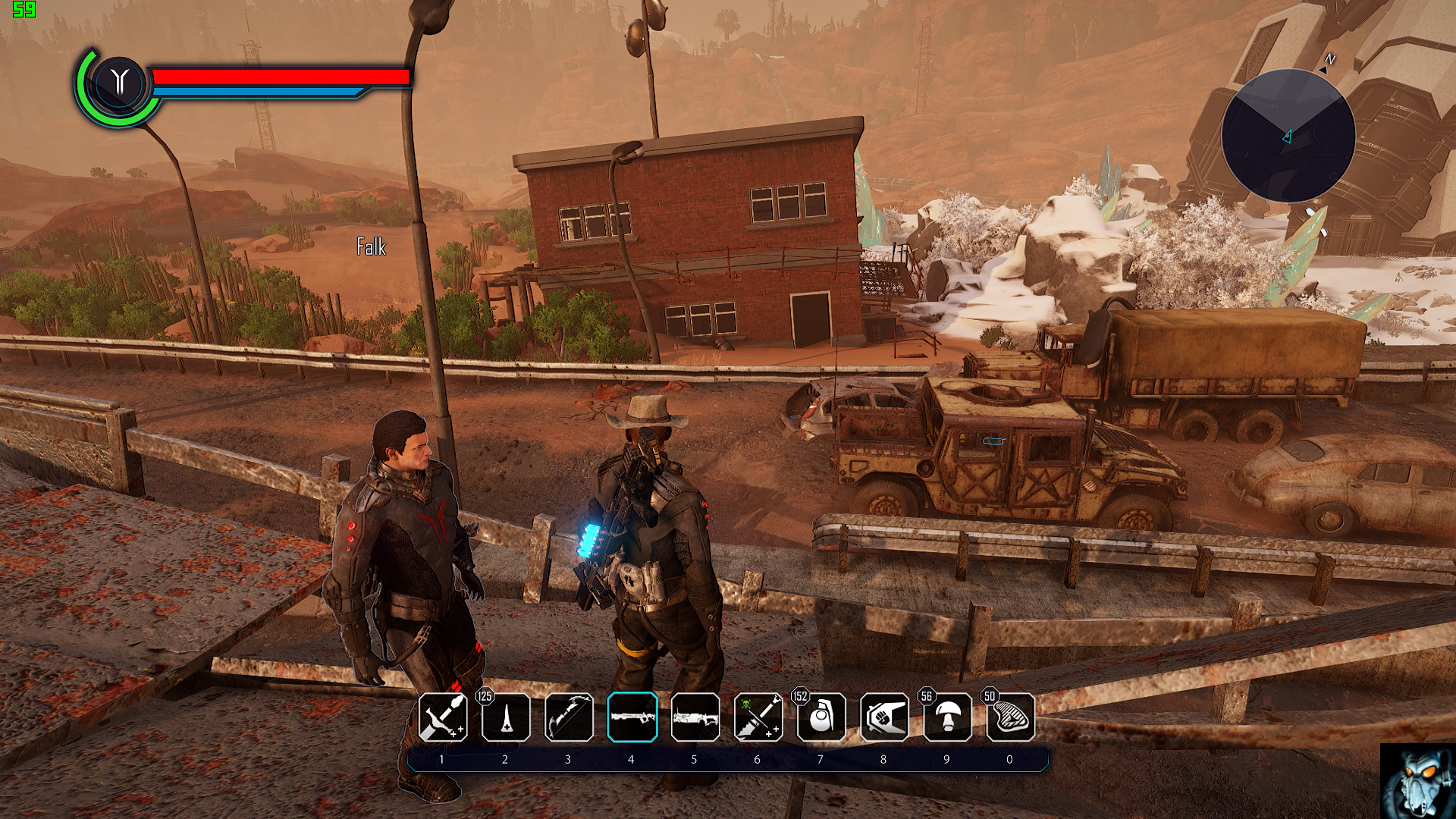
Task: Activate the fist gauntlet ability
Action: coord(884,717)
